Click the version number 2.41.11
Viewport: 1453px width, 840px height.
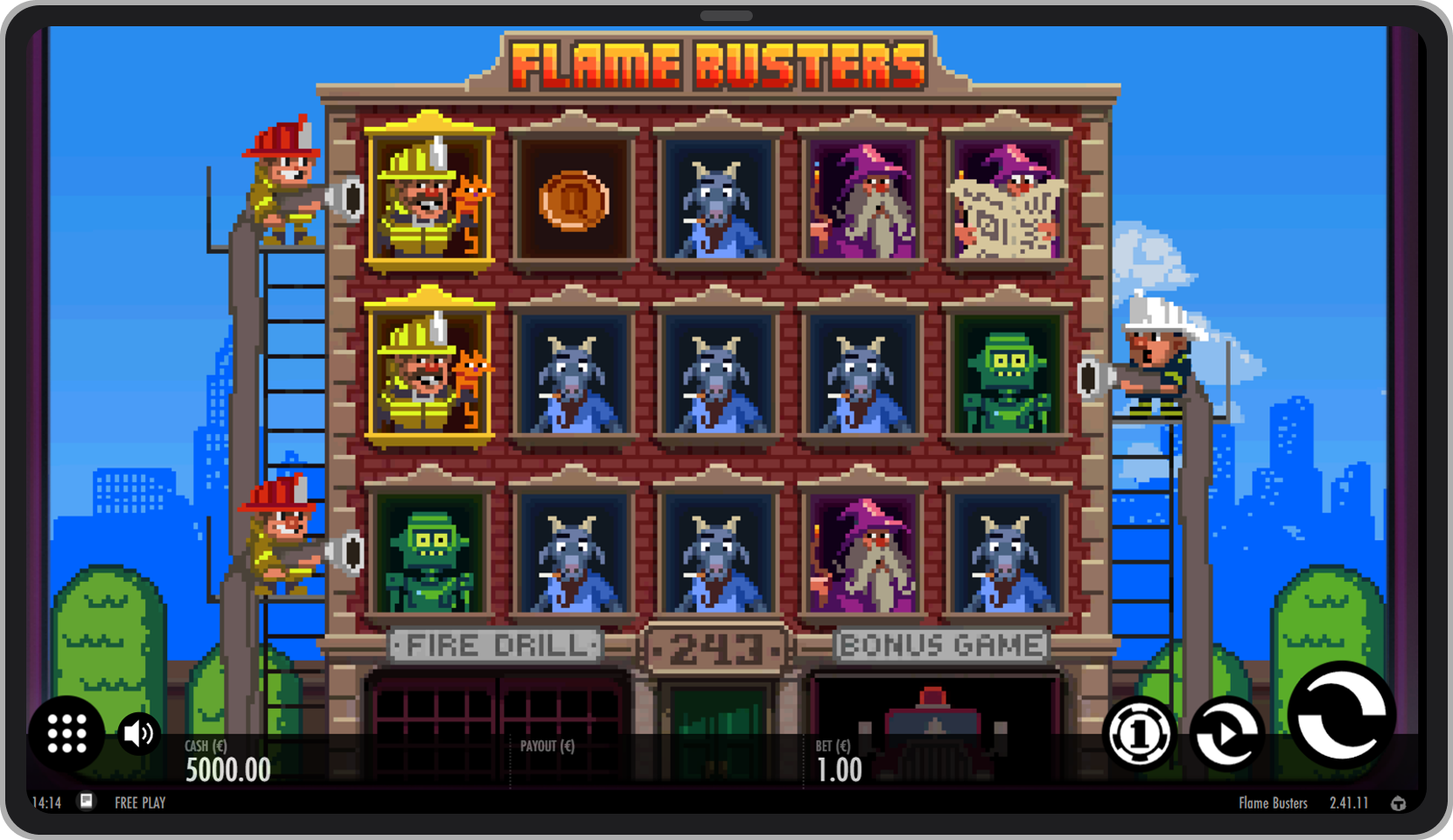click(x=1349, y=802)
